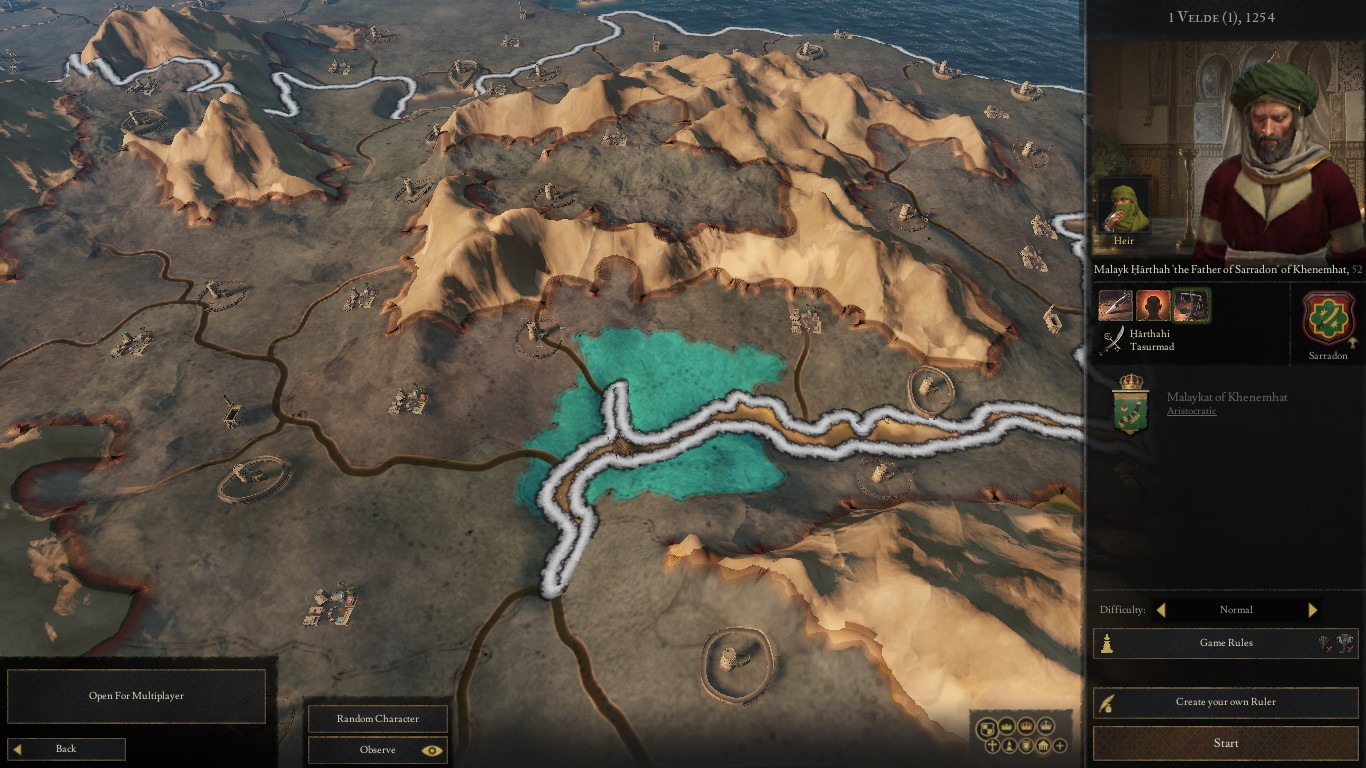Toggle the Ironman achievements trophy icon
Viewport: 1366px width, 768px height.
pyautogui.click(x=1346, y=643)
